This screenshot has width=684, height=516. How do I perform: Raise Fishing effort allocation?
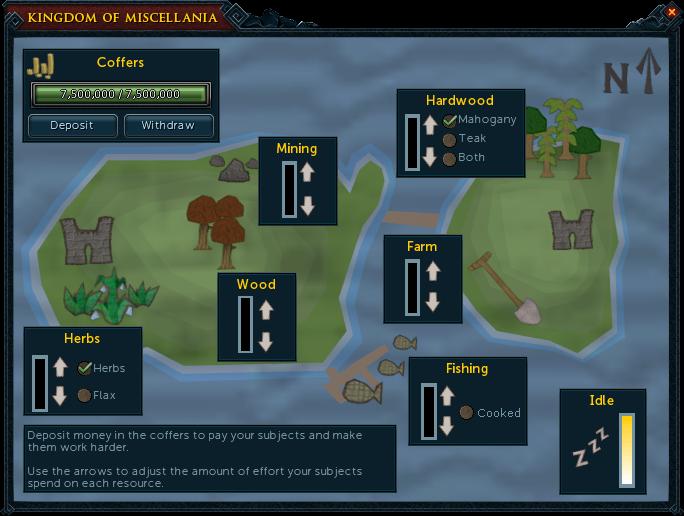click(447, 393)
